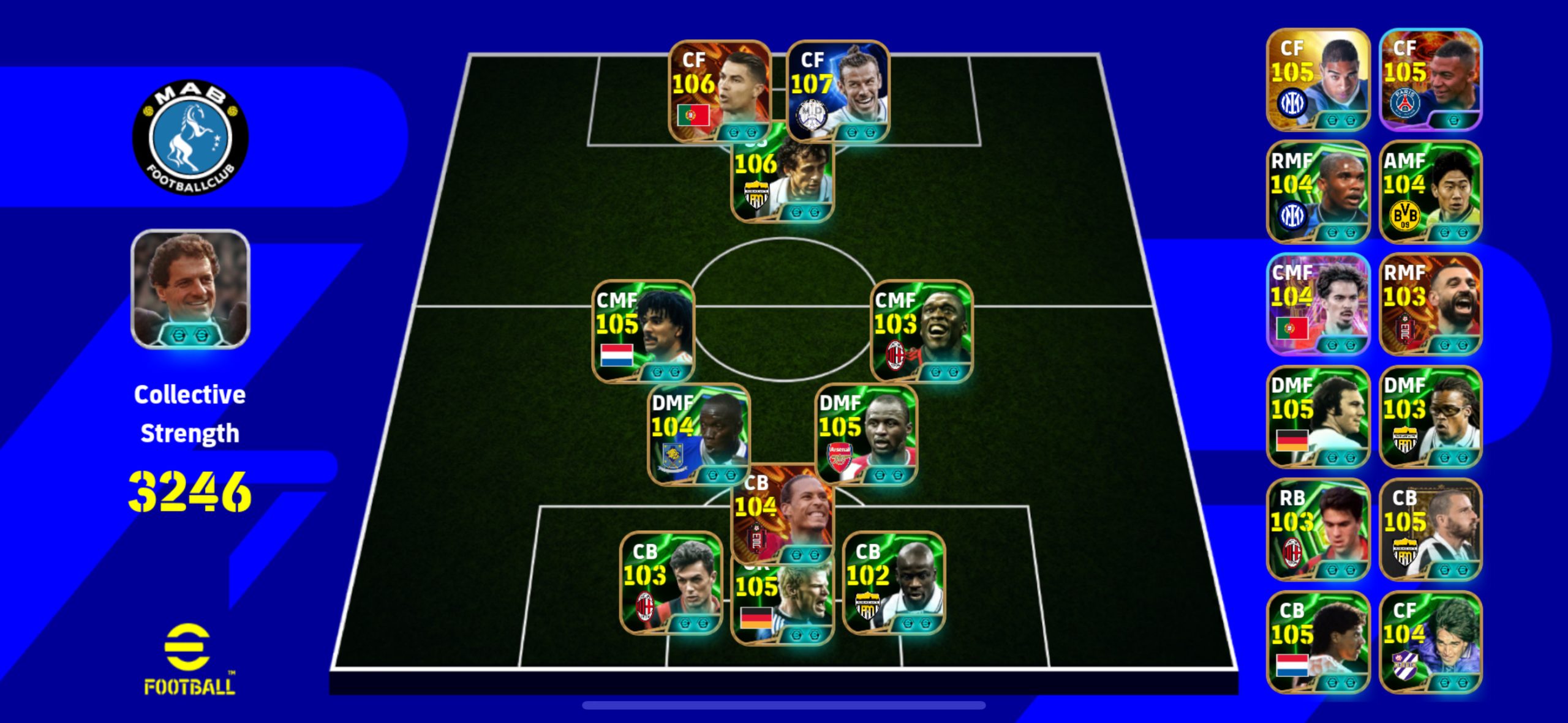The image size is (1568, 723).
Task: Select the substitute 104 RMF Inter card
Action: pyautogui.click(x=1317, y=192)
